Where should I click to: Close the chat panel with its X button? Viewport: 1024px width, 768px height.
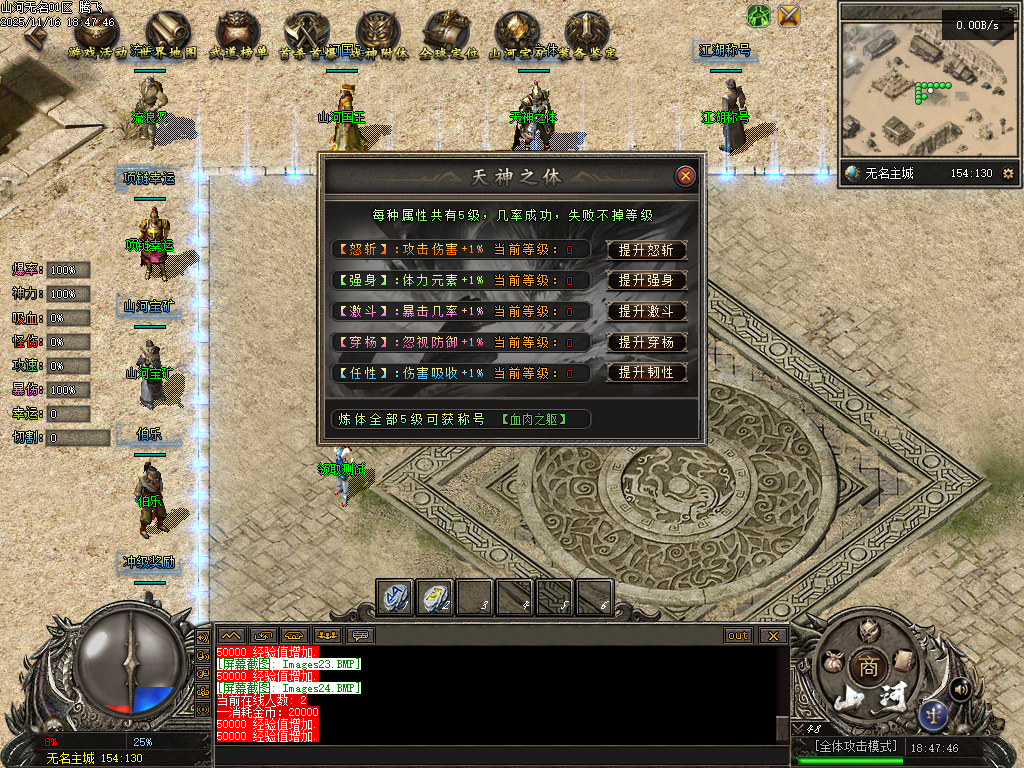point(772,635)
